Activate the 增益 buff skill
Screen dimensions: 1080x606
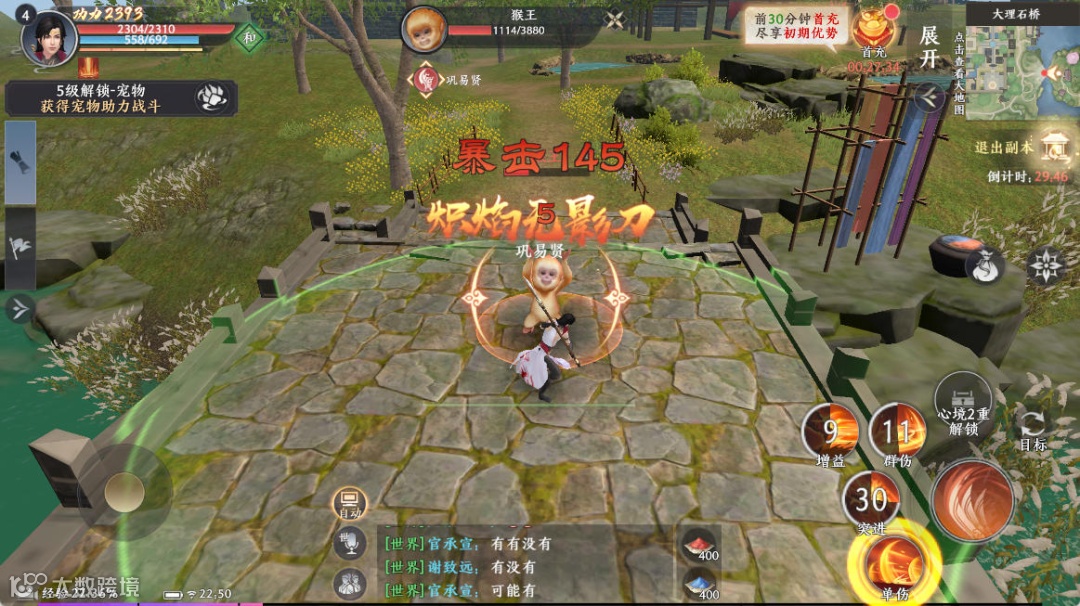click(830, 432)
